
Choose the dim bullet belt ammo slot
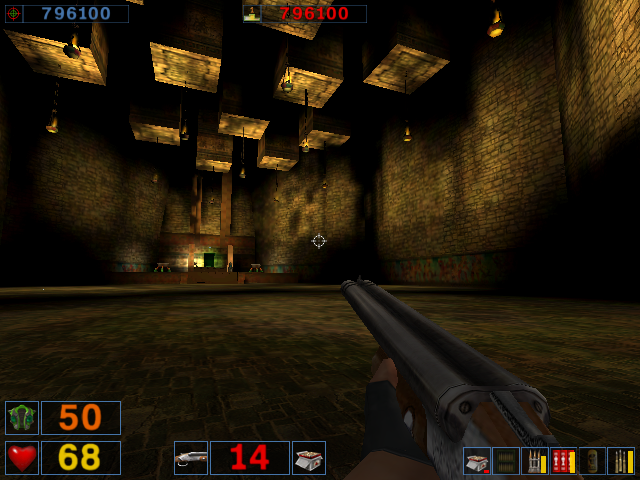point(506,461)
